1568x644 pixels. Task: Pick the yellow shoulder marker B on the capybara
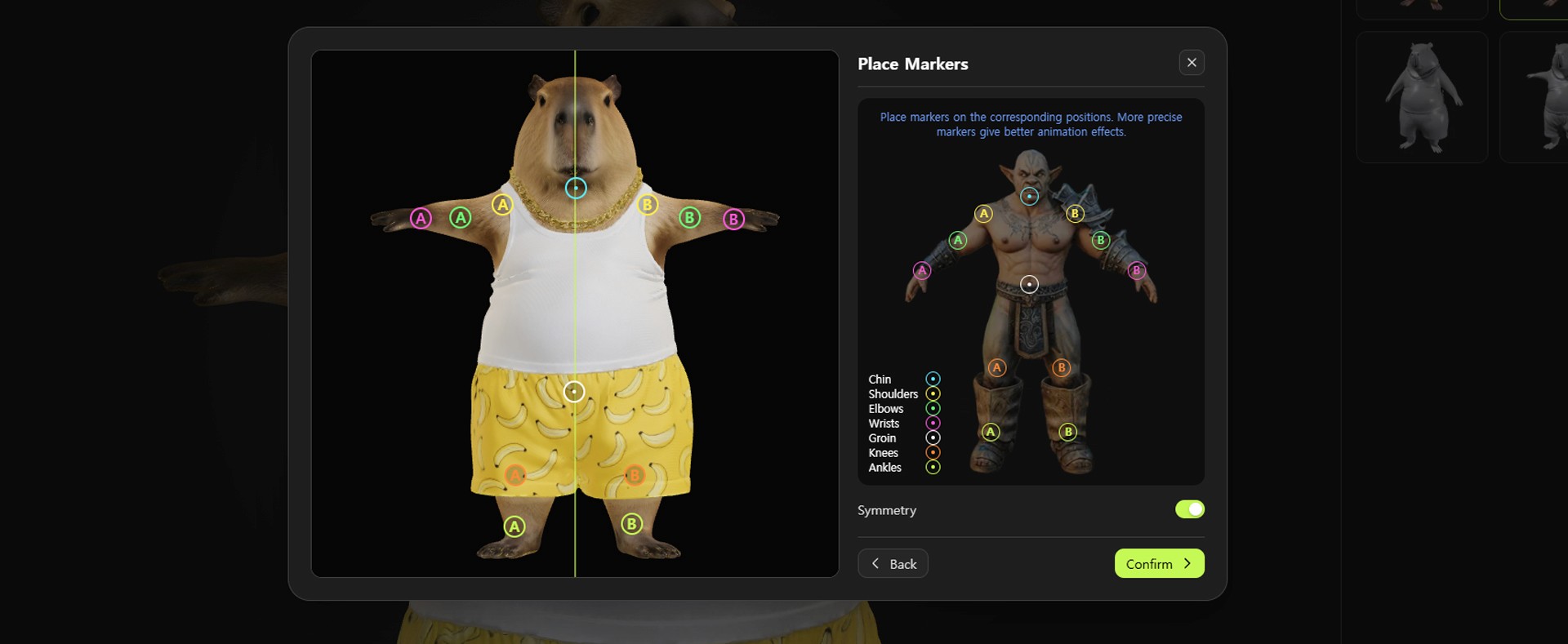[x=648, y=205]
